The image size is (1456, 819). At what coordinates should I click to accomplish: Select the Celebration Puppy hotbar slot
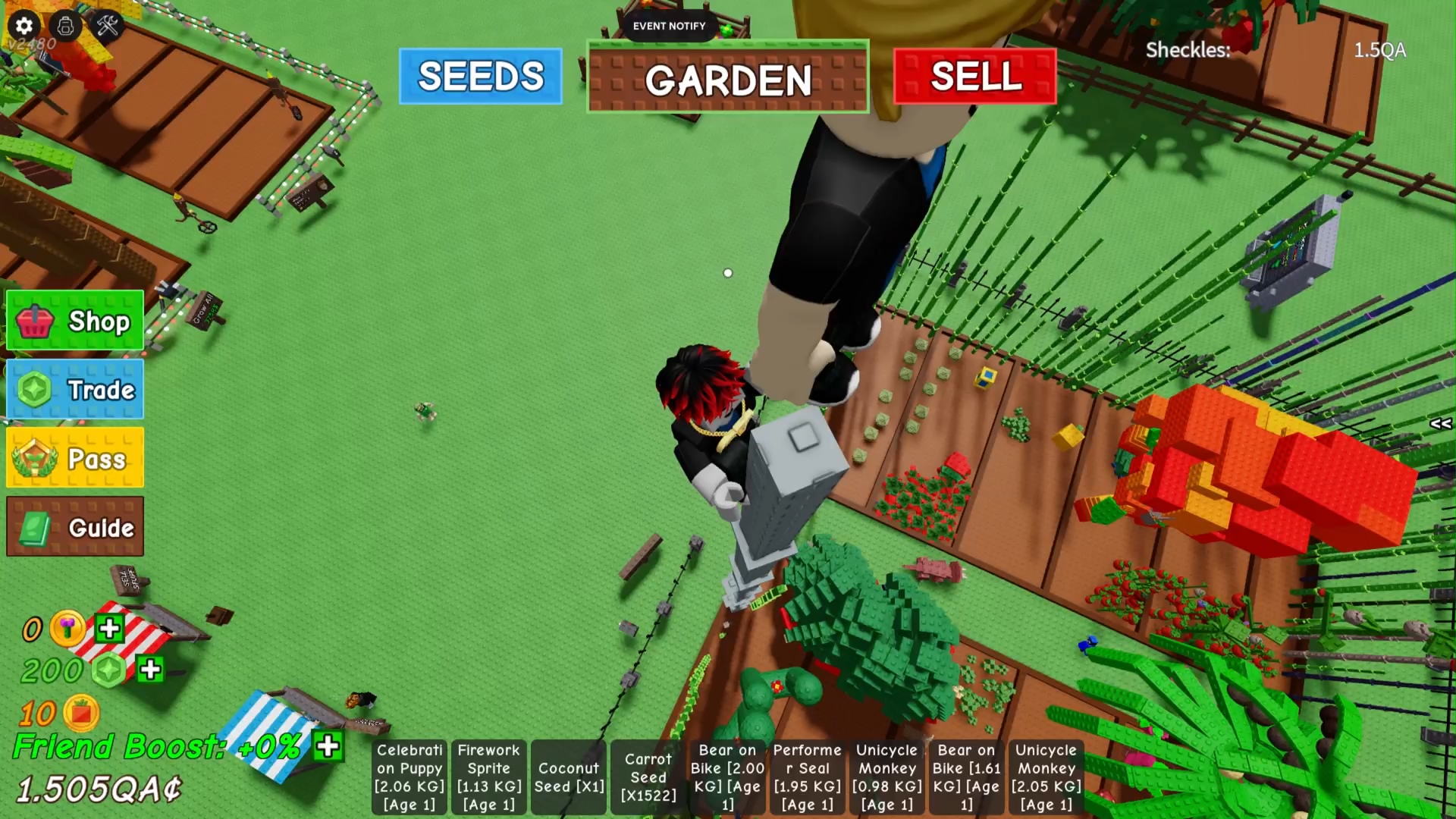[x=409, y=777]
